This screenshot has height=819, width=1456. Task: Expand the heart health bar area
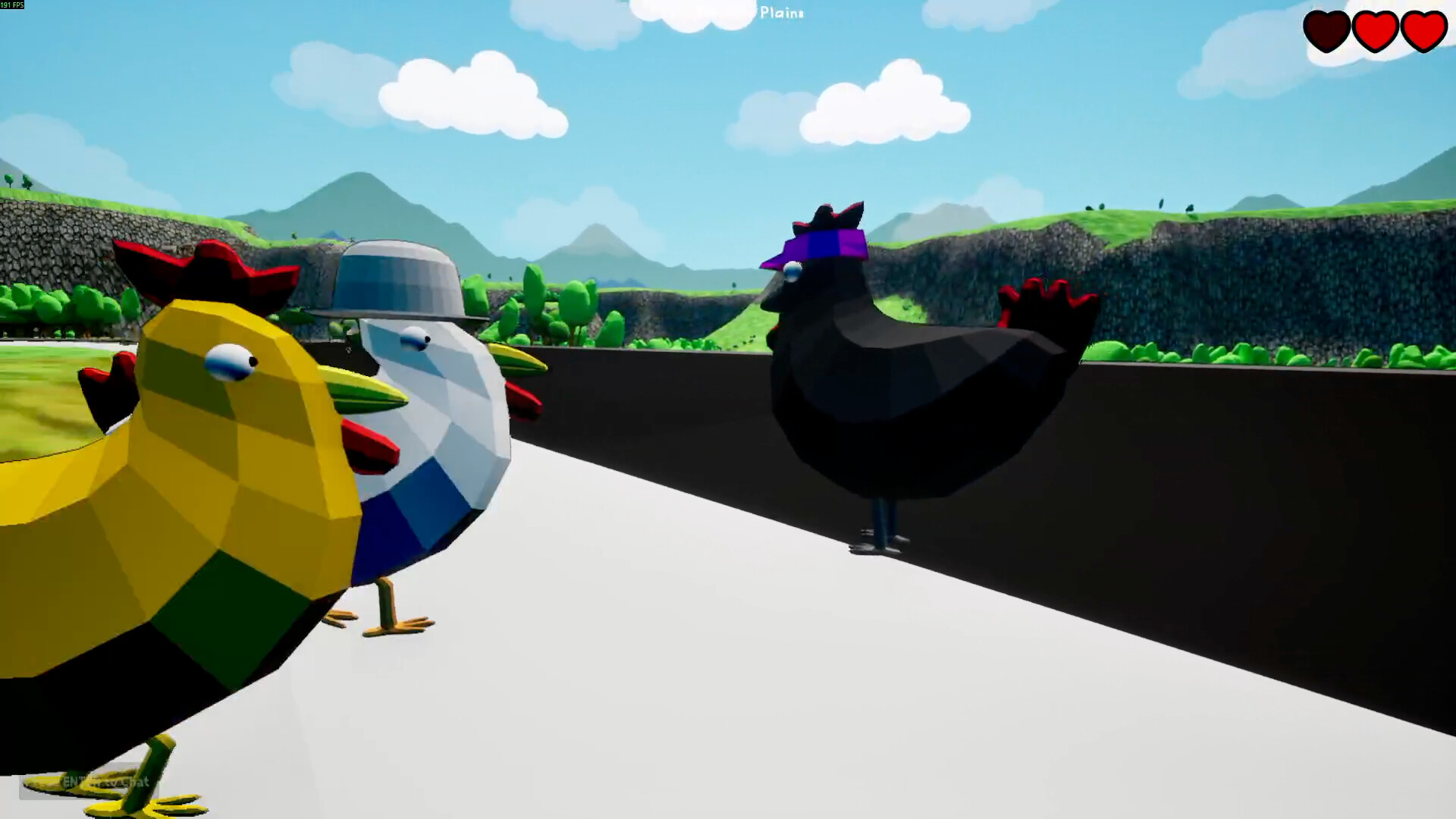[x=1374, y=32]
